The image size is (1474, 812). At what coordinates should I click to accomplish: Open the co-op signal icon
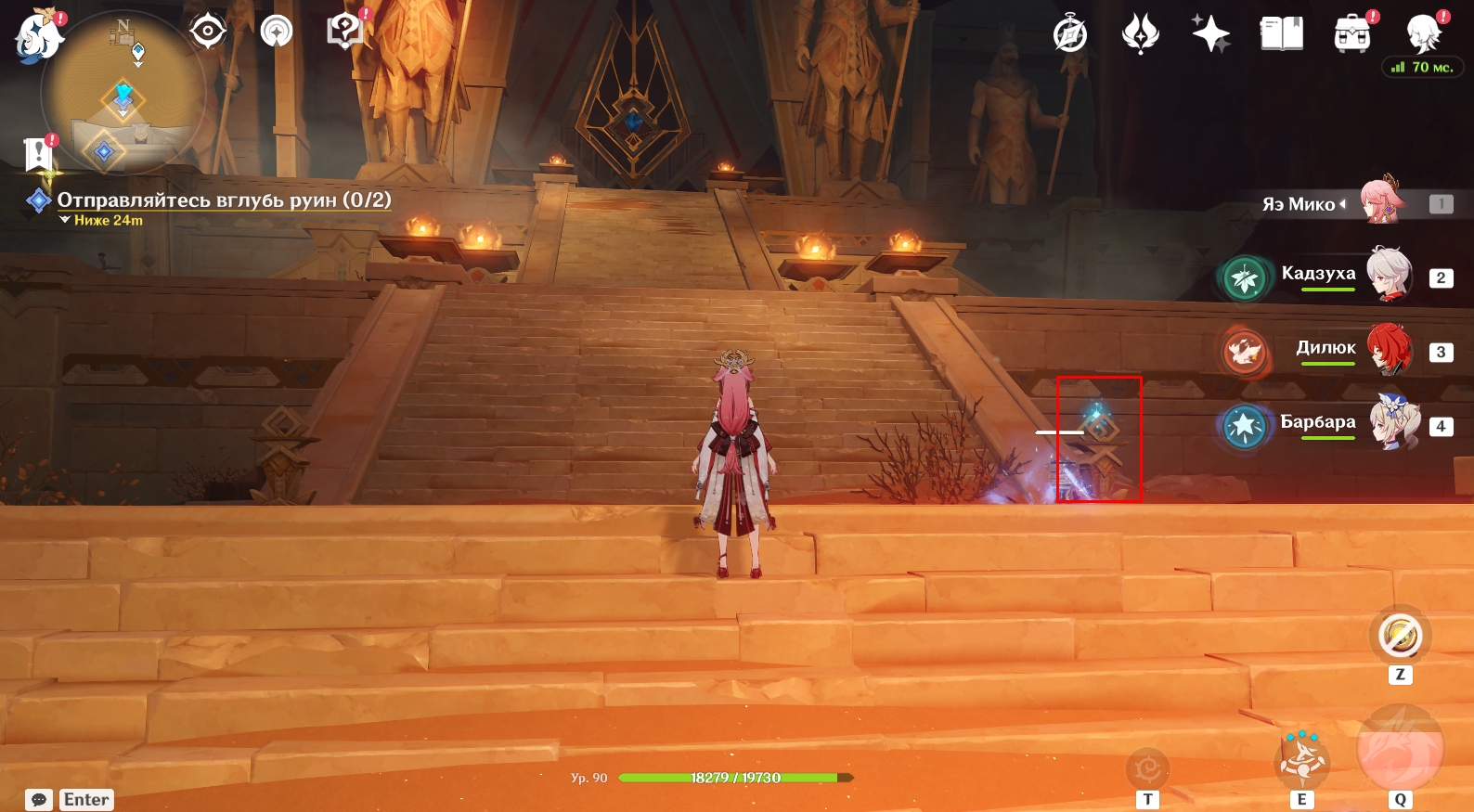(277, 32)
